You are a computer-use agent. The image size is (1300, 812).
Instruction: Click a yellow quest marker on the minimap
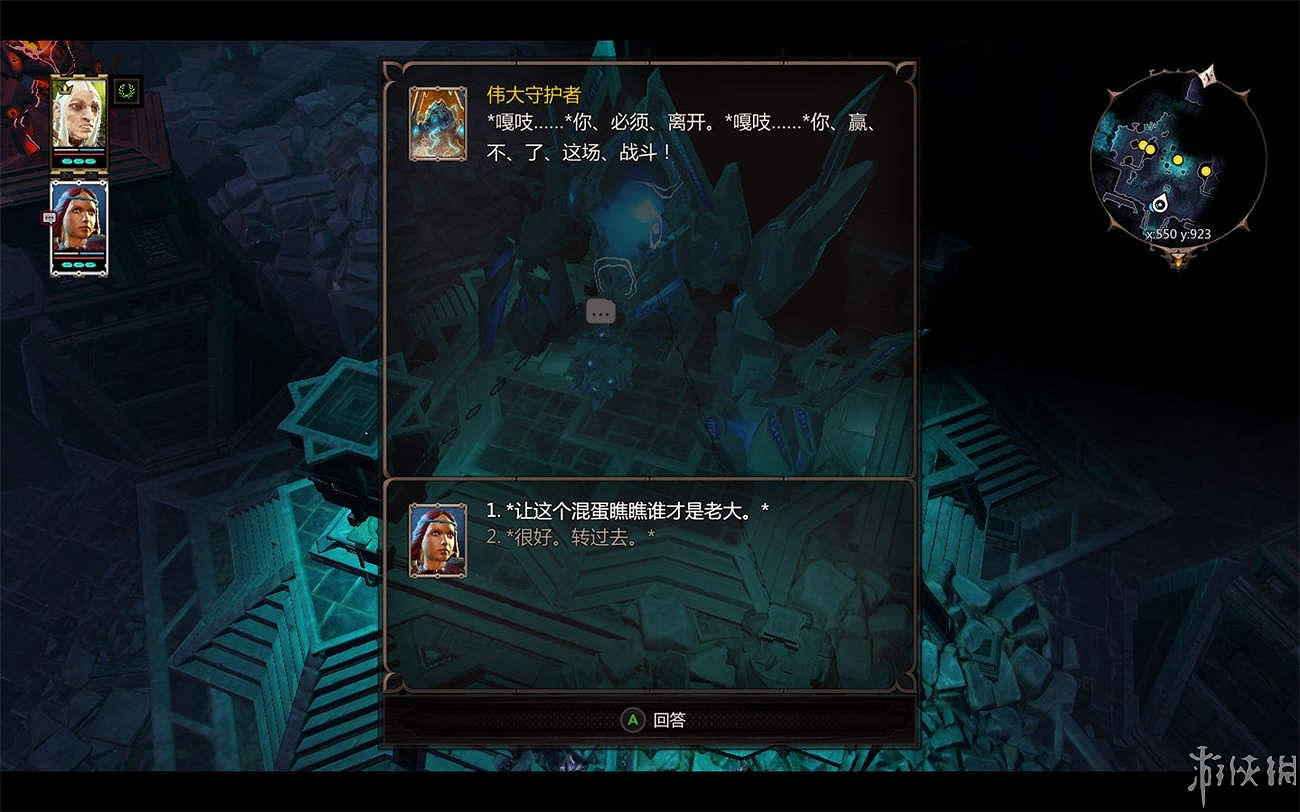pos(1178,160)
